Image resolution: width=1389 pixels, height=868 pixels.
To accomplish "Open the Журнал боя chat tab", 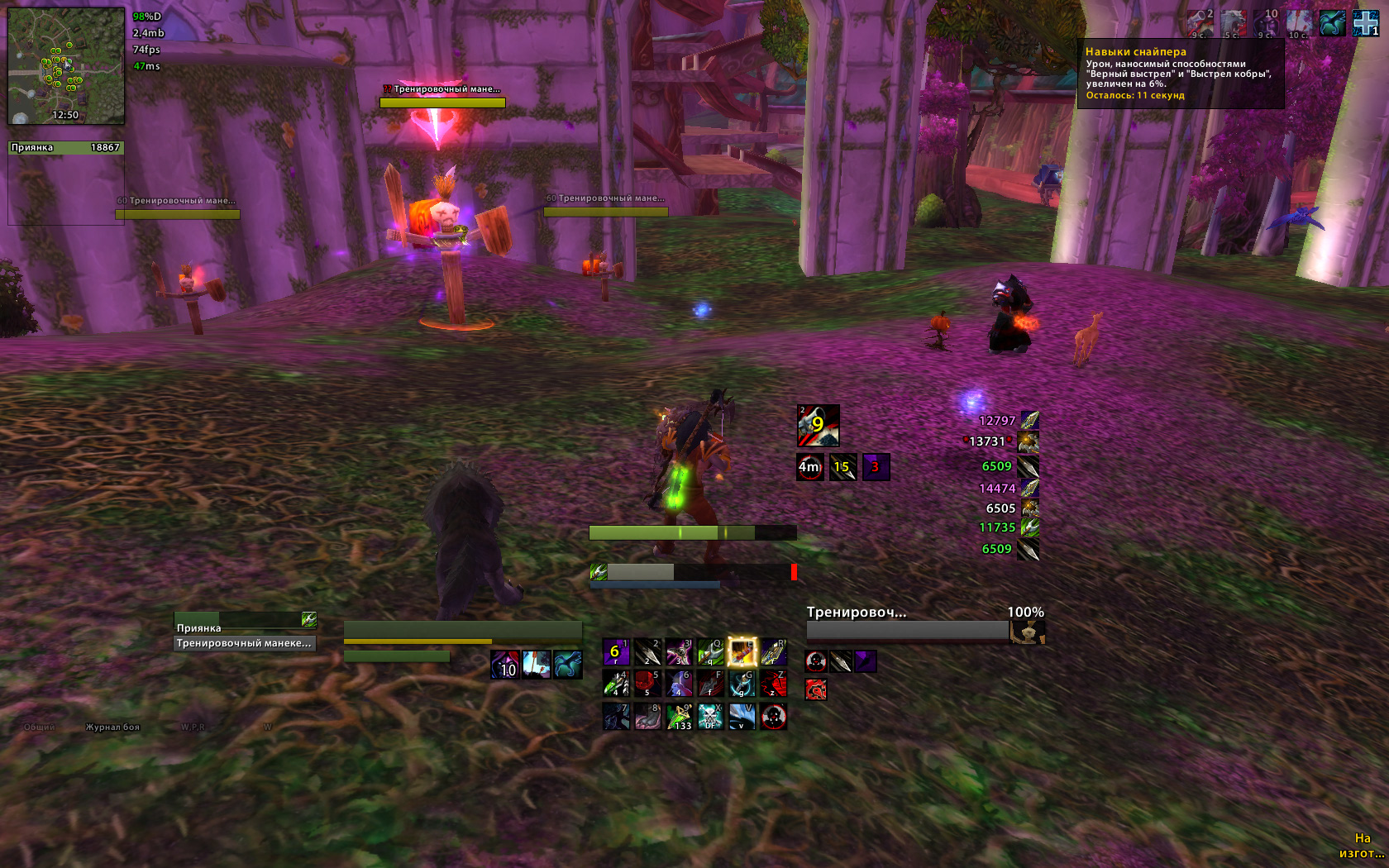I will (x=112, y=727).
